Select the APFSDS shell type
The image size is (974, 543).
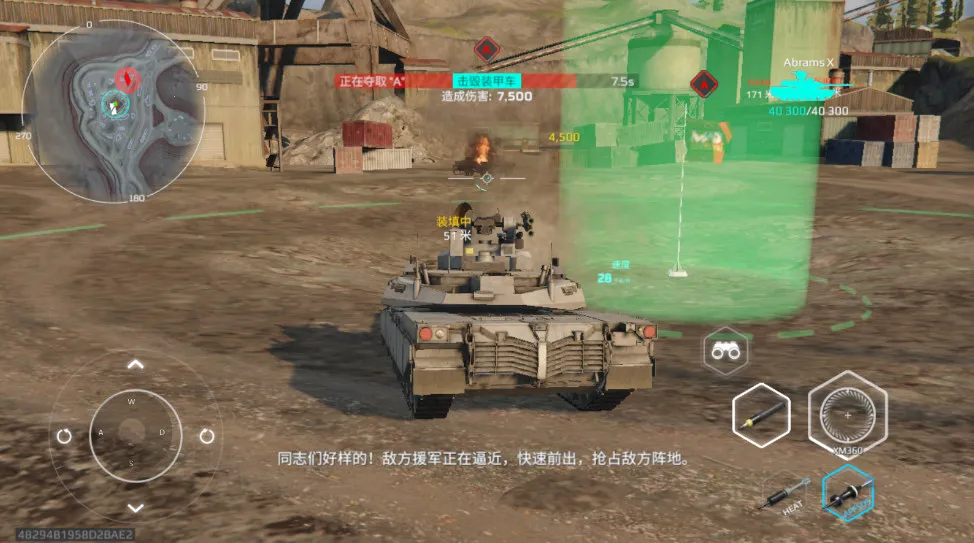[x=848, y=493]
